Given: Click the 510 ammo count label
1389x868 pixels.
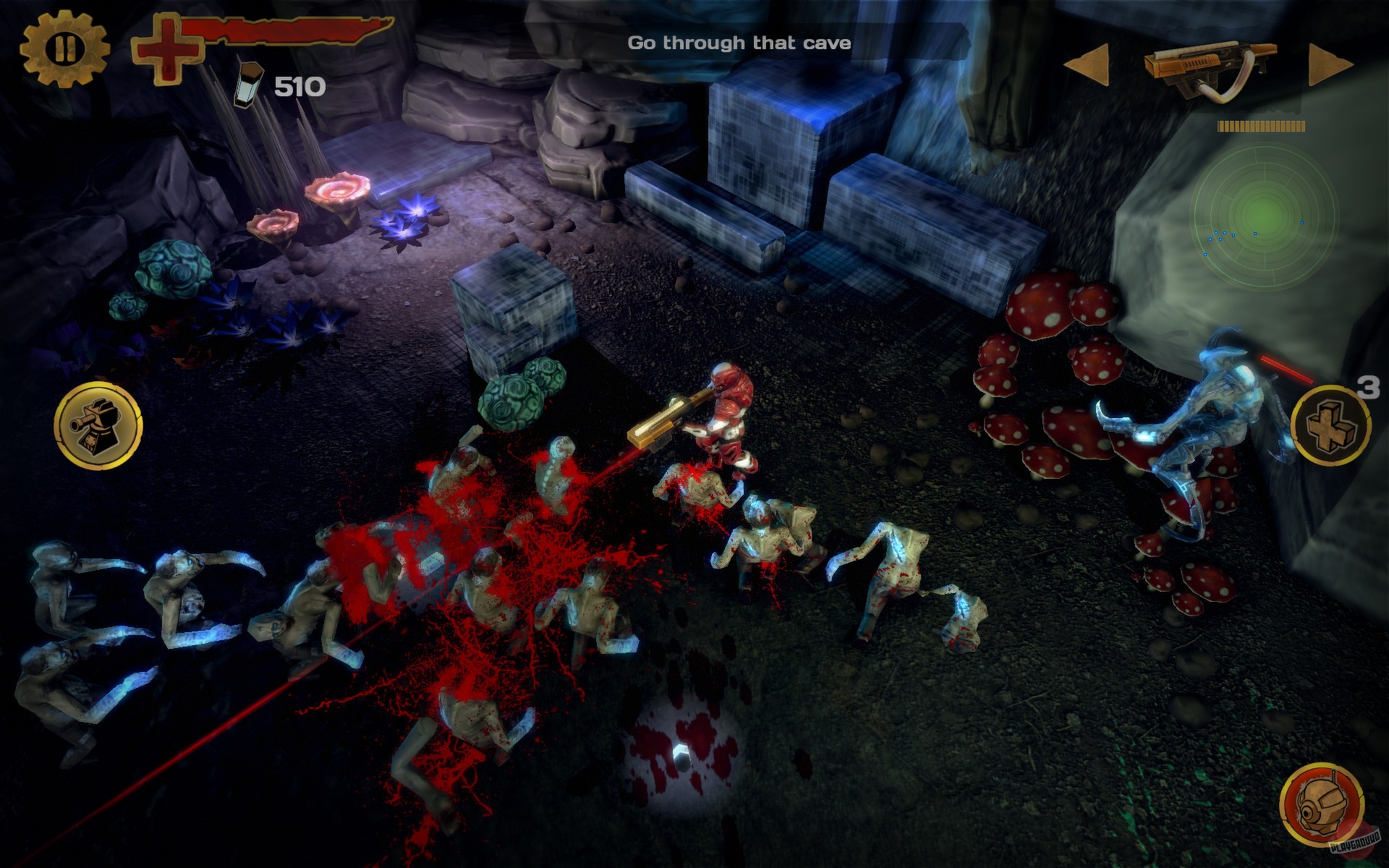Looking at the screenshot, I should 299,85.
